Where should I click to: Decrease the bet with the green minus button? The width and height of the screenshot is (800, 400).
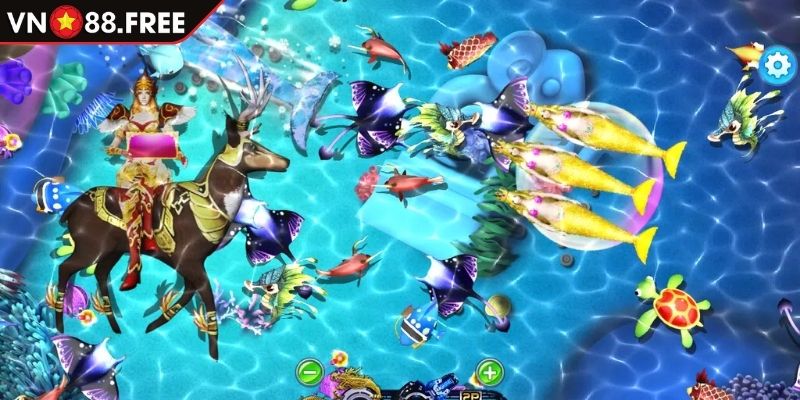click(x=309, y=373)
